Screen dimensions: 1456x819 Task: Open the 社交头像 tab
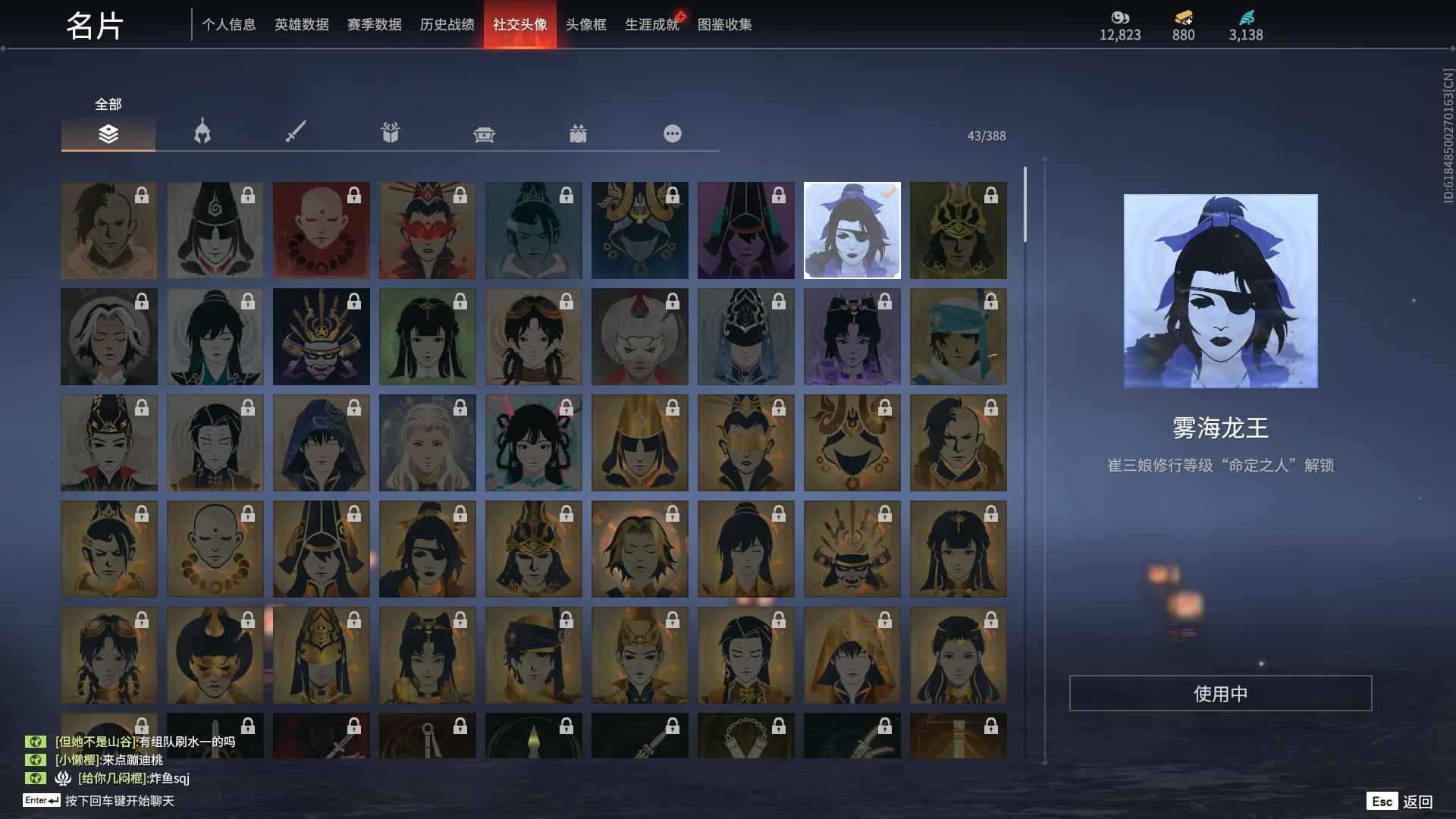click(x=519, y=24)
